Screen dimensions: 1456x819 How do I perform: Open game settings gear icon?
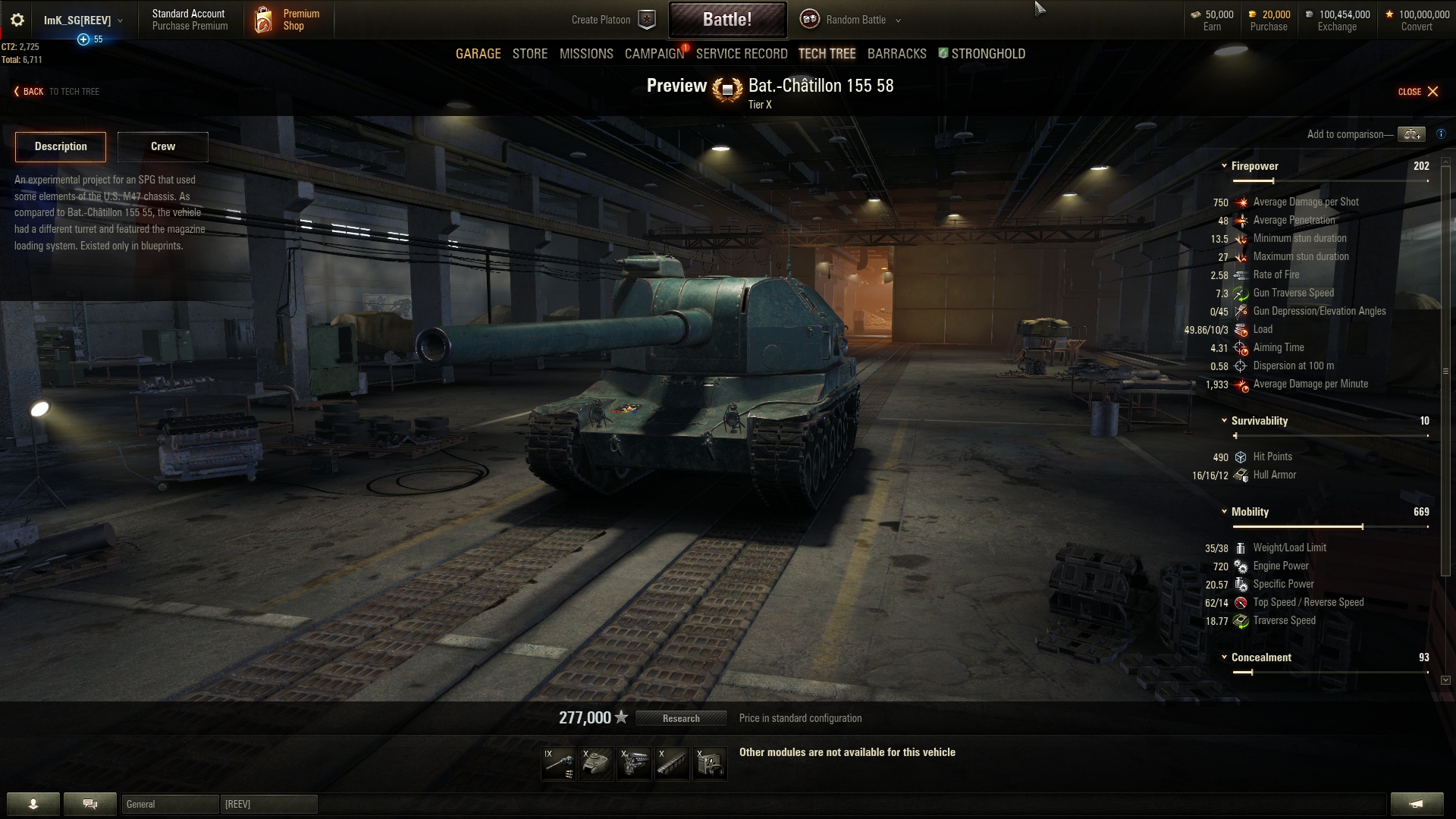pyautogui.click(x=17, y=20)
